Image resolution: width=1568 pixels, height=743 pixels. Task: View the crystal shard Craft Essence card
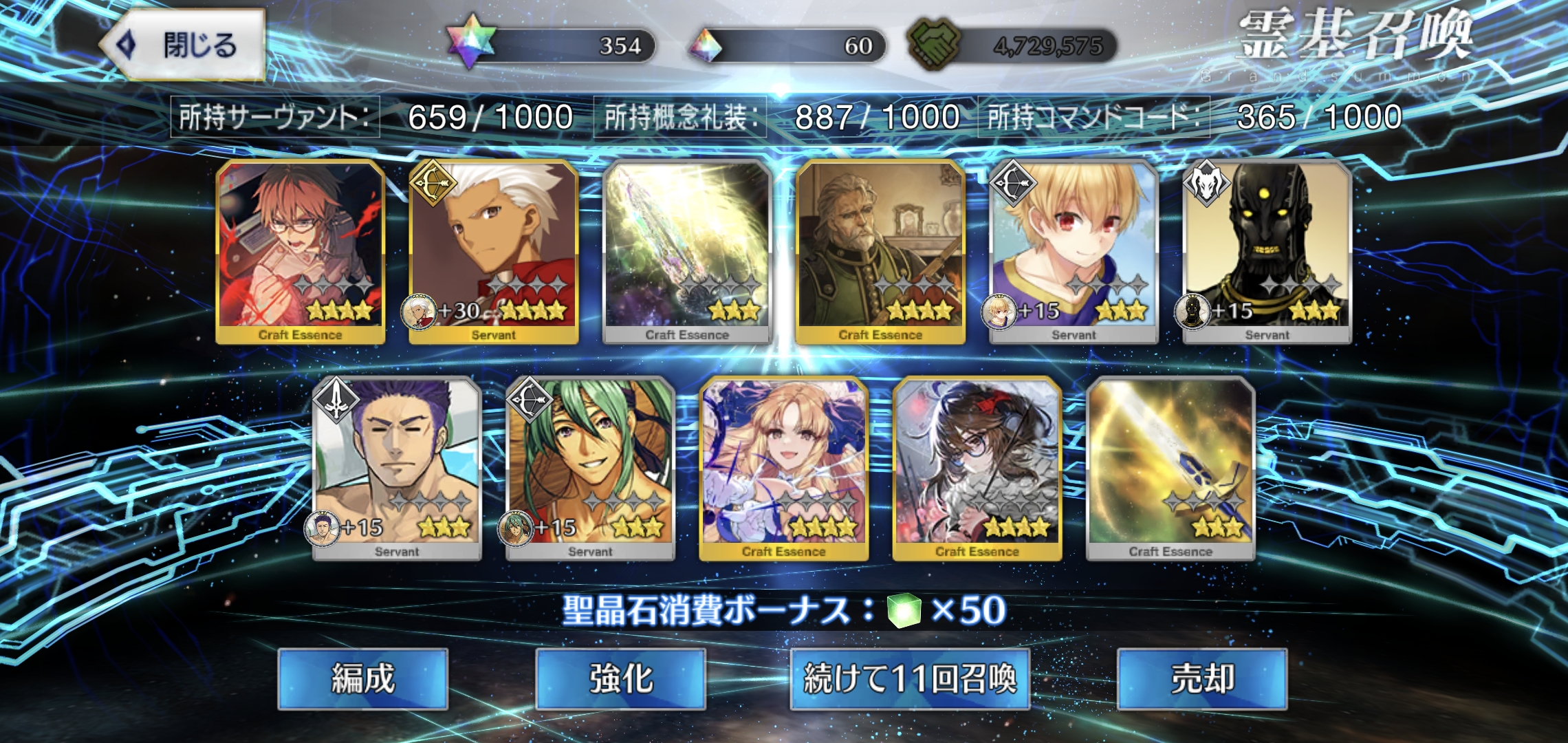tap(687, 251)
